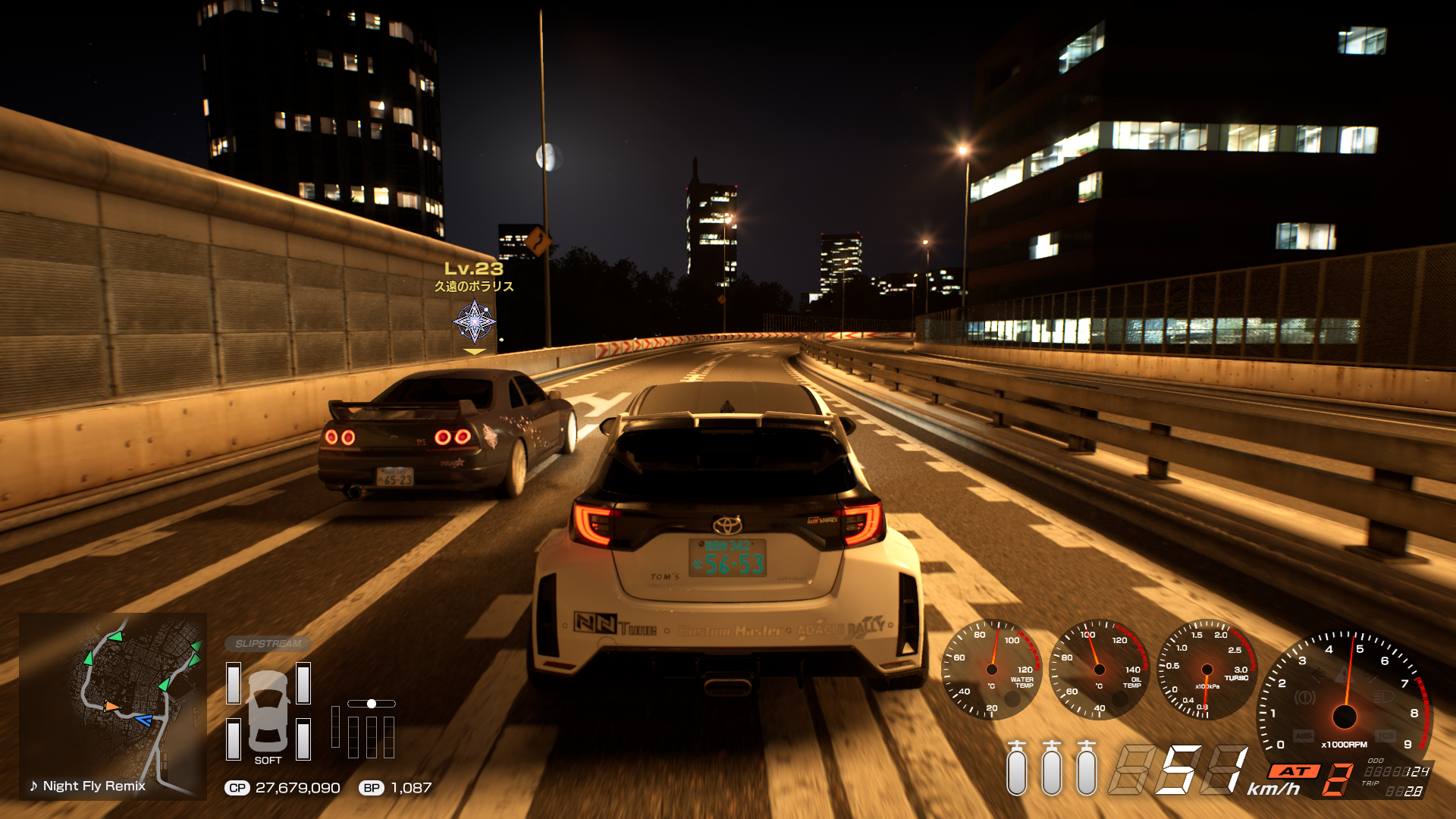Click the SLIPSTREAM indicator label
Image resolution: width=1456 pixels, height=819 pixels.
pyautogui.click(x=268, y=644)
